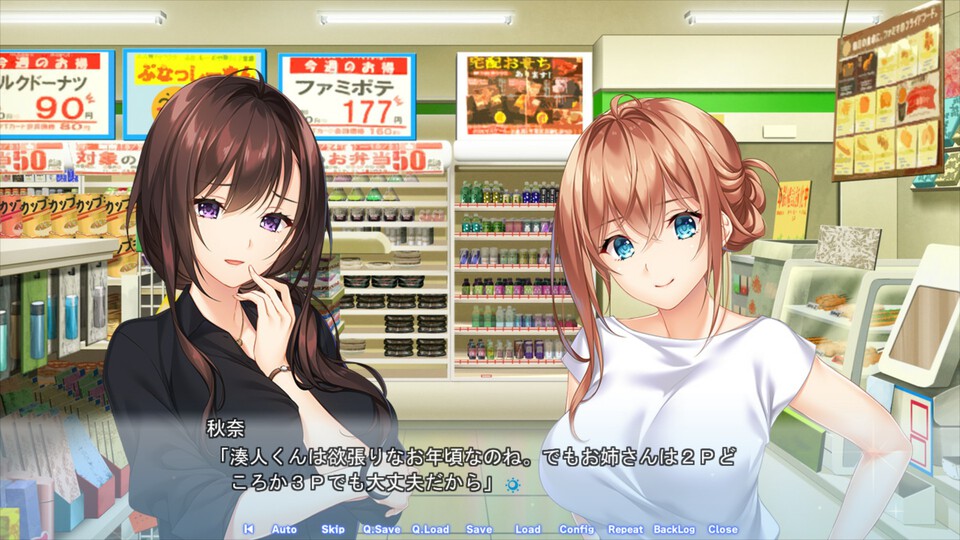Quick save with Q.Save

point(380,529)
